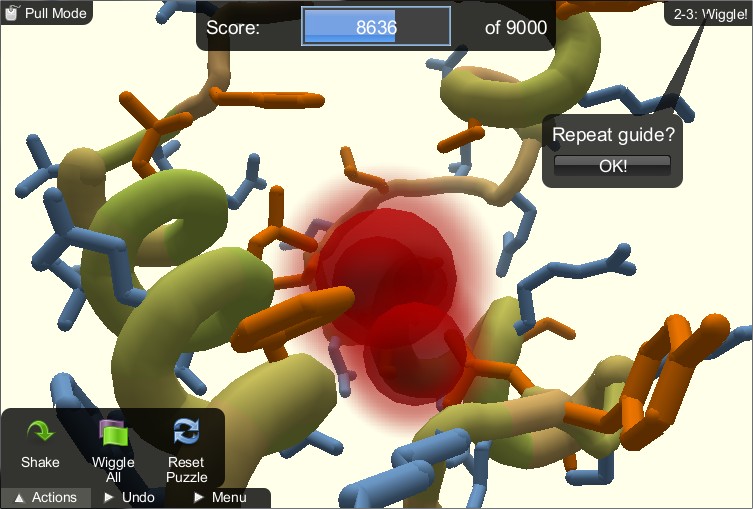Select the 2-3: Wiggle! puzzle label
Viewport: 753px width, 509px height.
[x=710, y=14]
